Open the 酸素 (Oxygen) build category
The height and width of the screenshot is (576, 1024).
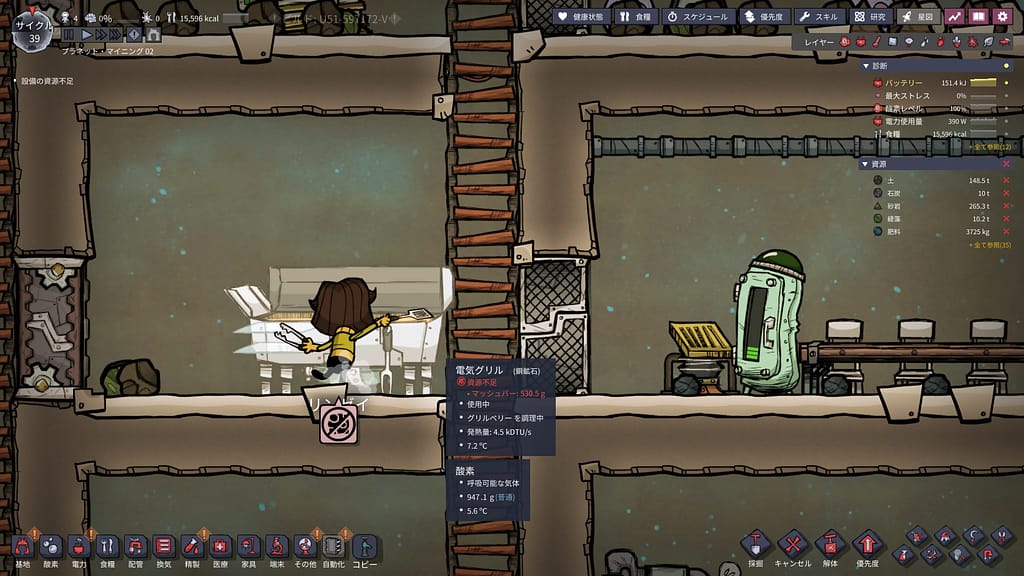[50, 546]
